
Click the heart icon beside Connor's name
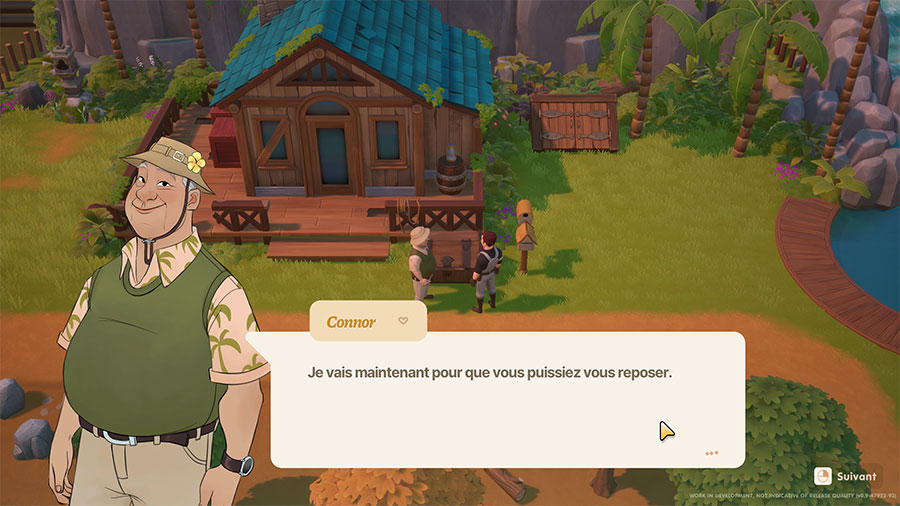click(403, 321)
